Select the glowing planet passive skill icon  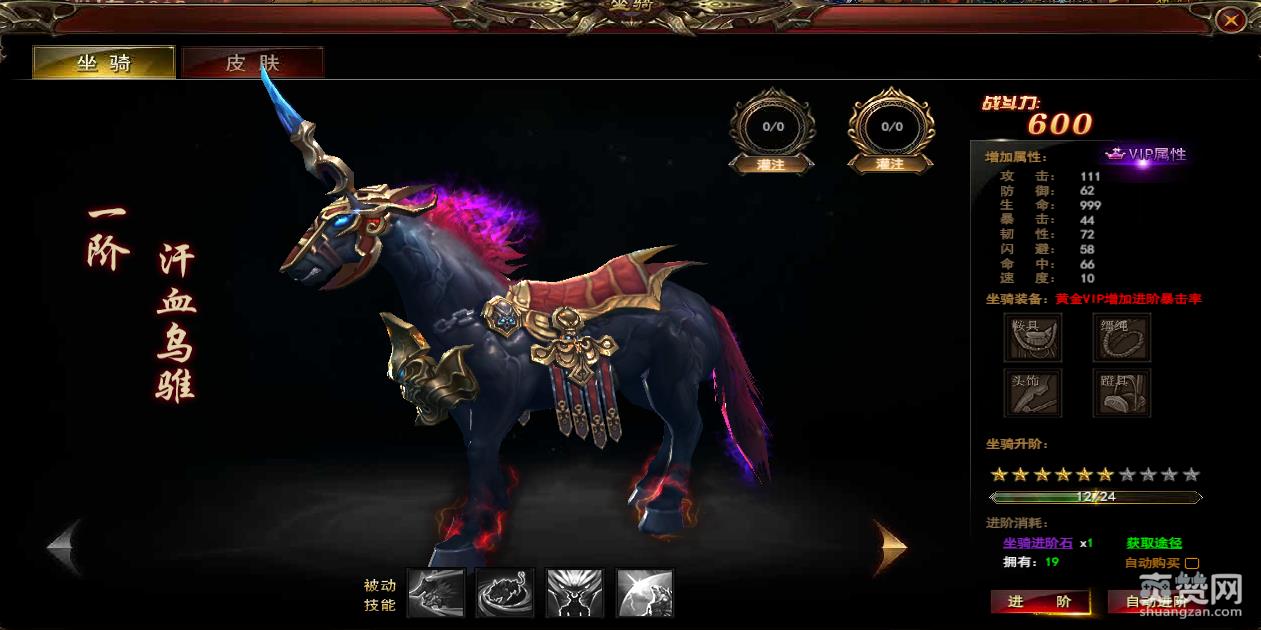[645, 593]
